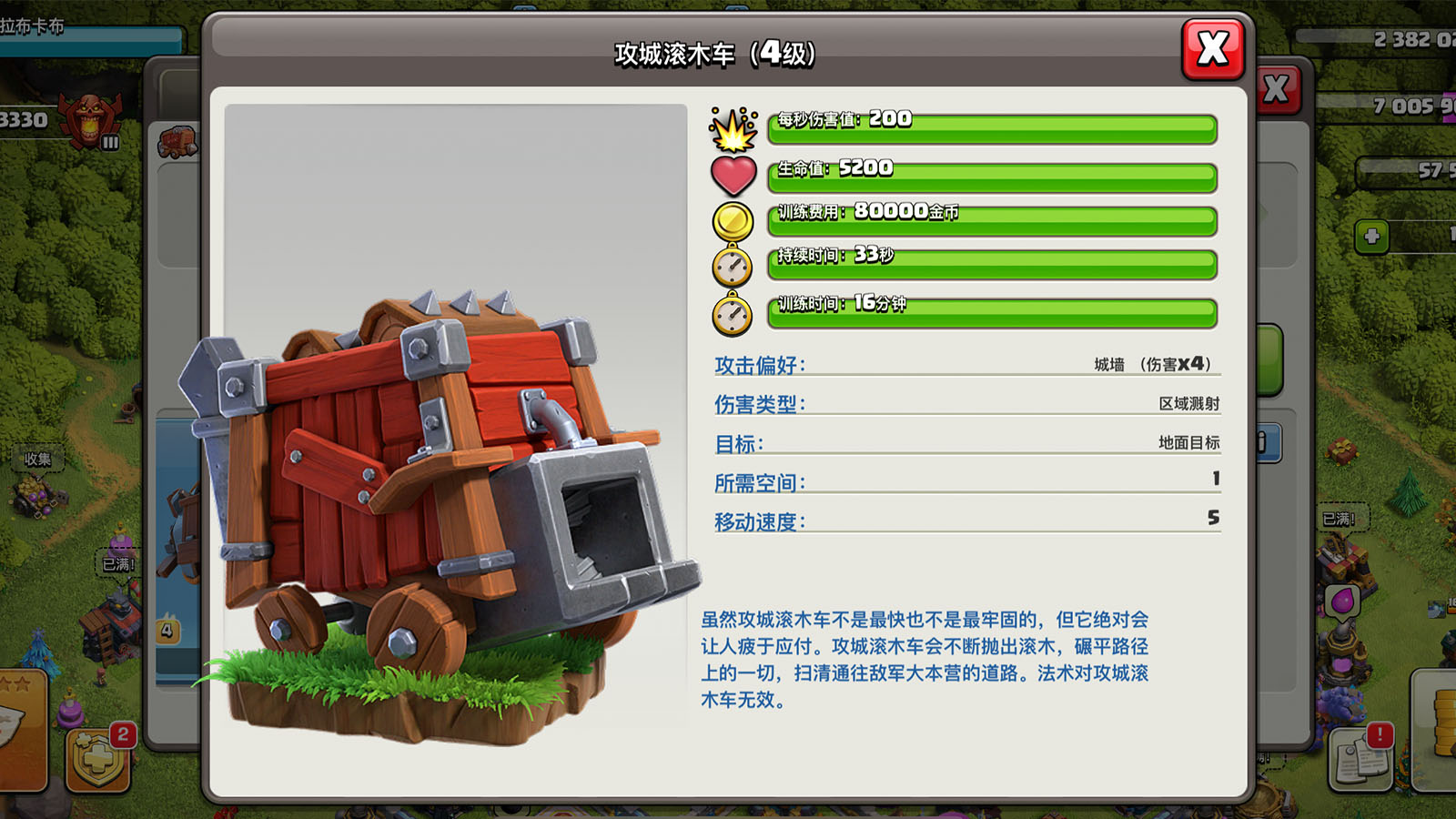This screenshot has width=1456, height=819.
Task: Click the 训练时间 training time stopwatch icon
Action: click(731, 314)
